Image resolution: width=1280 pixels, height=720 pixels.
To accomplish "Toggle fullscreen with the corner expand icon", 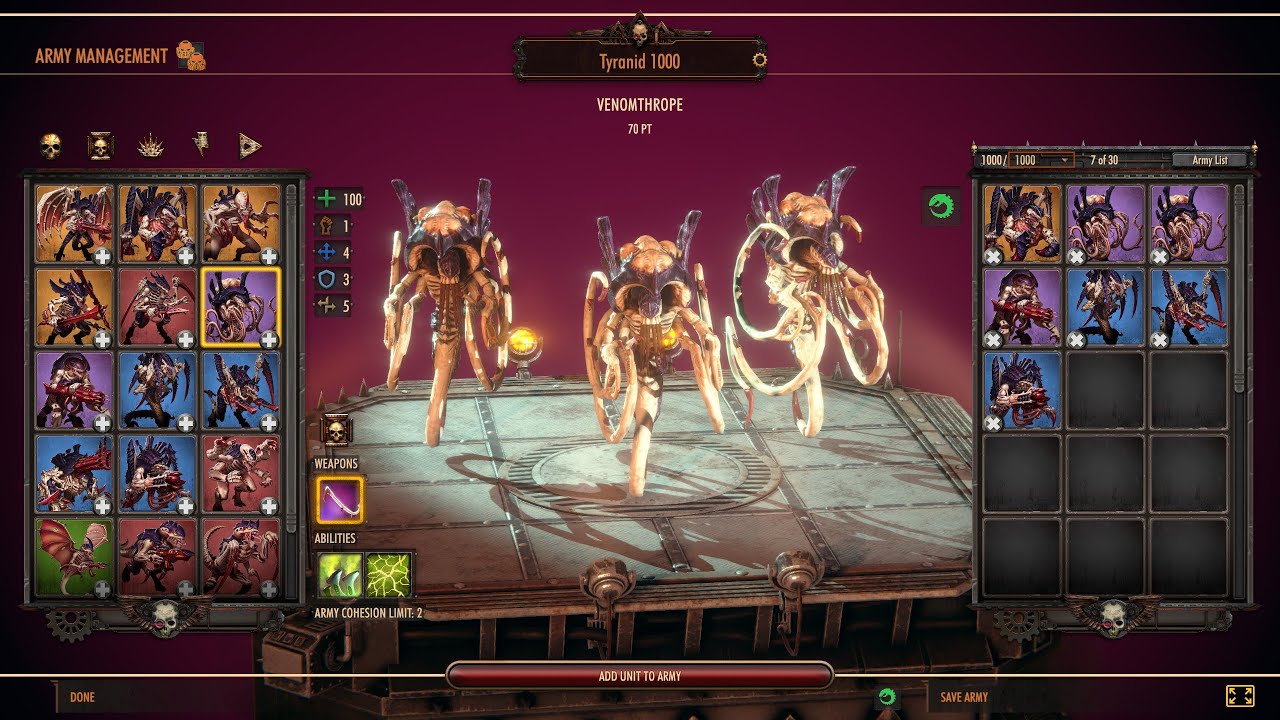I will 1239,696.
